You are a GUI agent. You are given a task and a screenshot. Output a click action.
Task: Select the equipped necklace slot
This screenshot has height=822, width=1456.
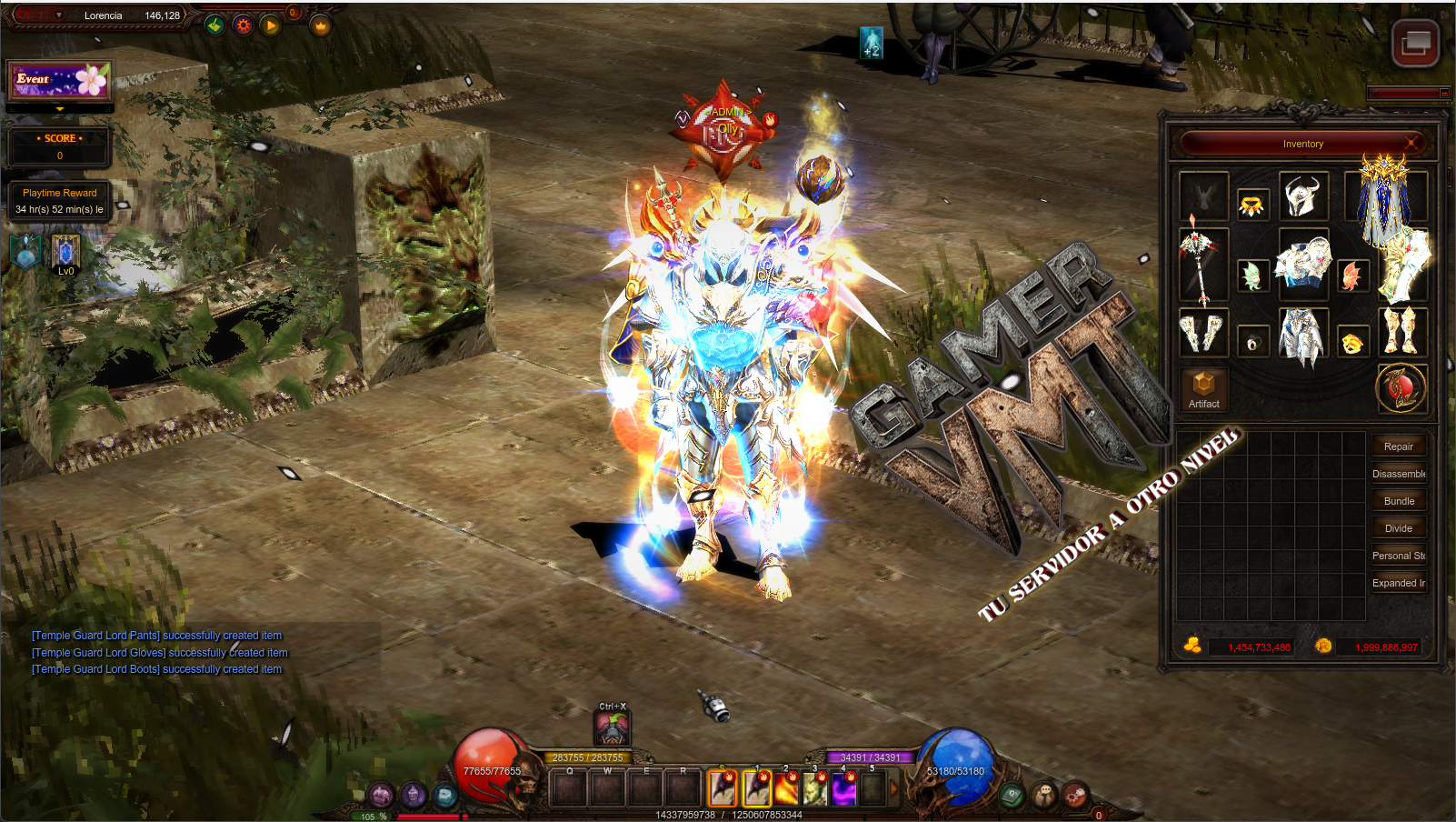pos(1252,205)
